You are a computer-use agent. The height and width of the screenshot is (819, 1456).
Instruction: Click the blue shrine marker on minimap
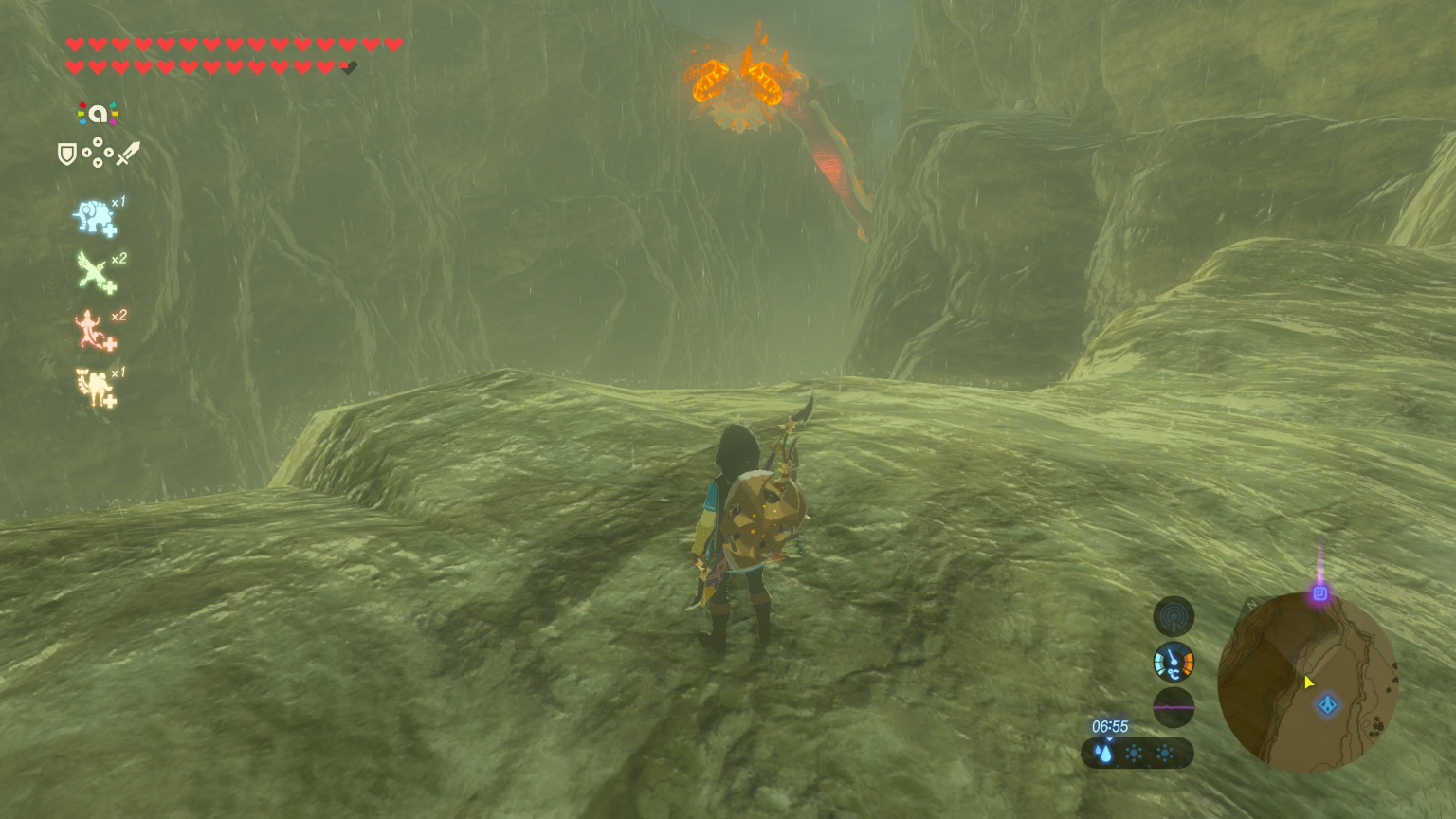pyautogui.click(x=1328, y=705)
